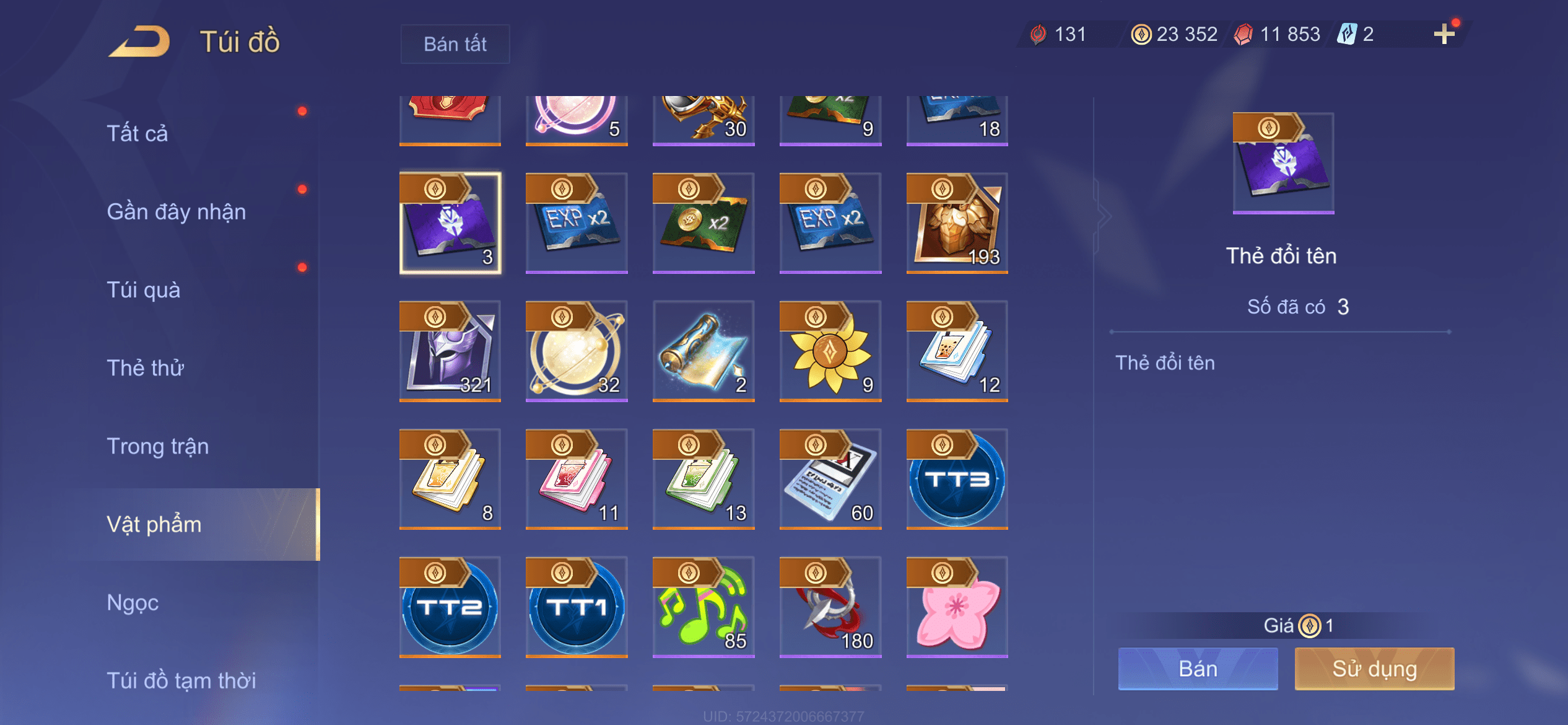This screenshot has width=1568, height=725.
Task: Use the item with Sử dụng
Action: click(x=1374, y=669)
